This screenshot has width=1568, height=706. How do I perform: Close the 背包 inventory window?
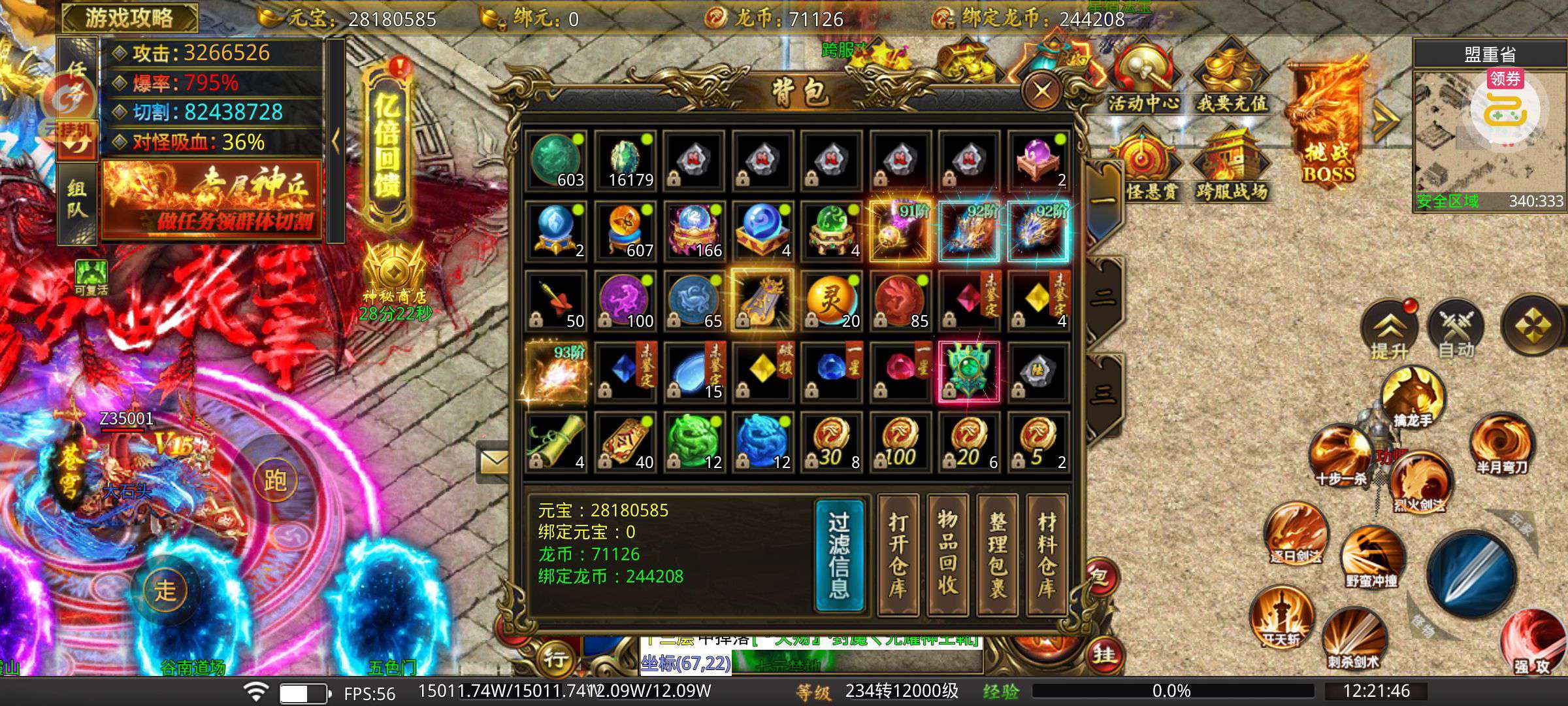coord(1041,91)
